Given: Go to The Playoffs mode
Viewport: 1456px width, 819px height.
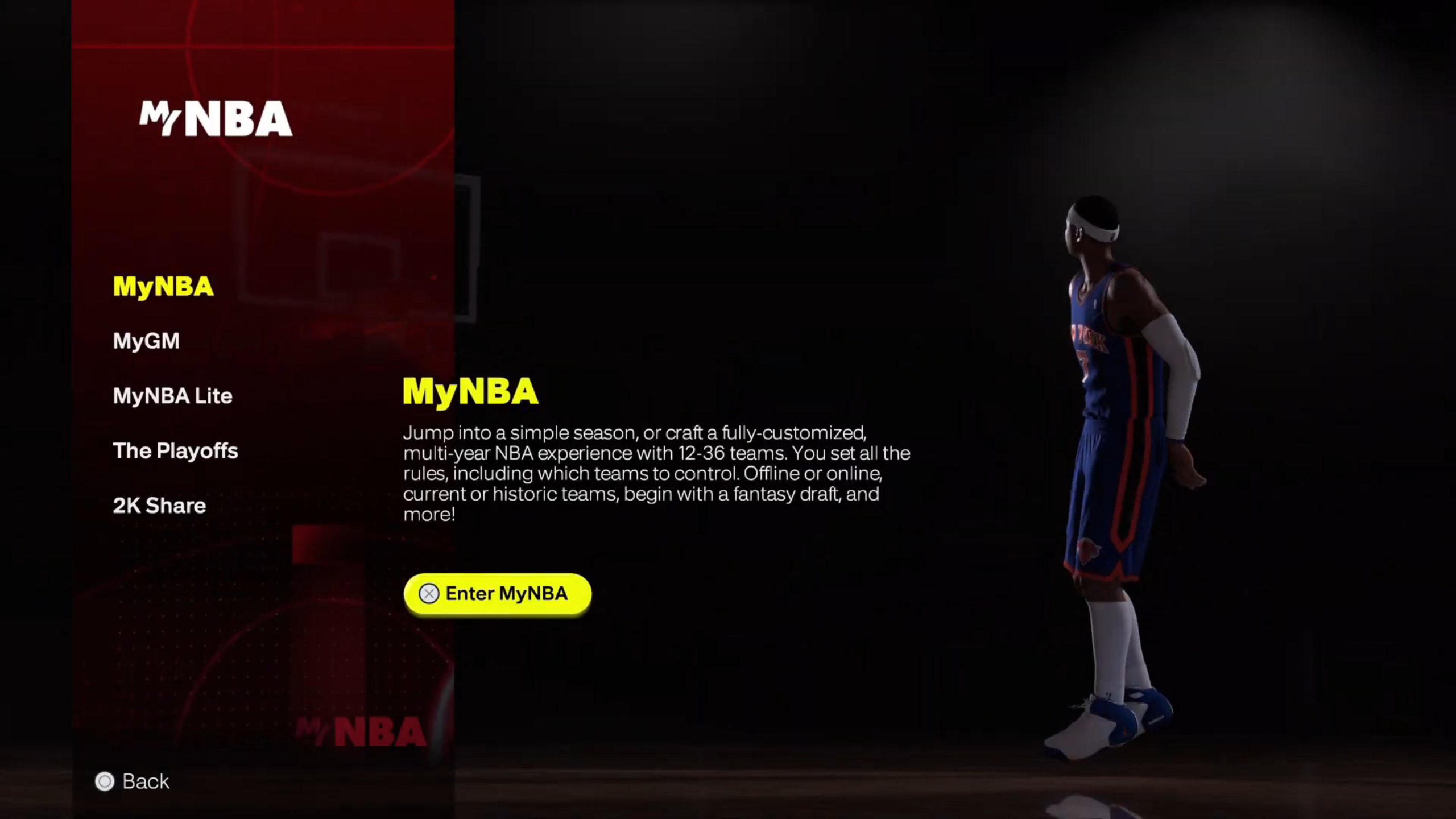Looking at the screenshot, I should pyautogui.click(x=175, y=451).
